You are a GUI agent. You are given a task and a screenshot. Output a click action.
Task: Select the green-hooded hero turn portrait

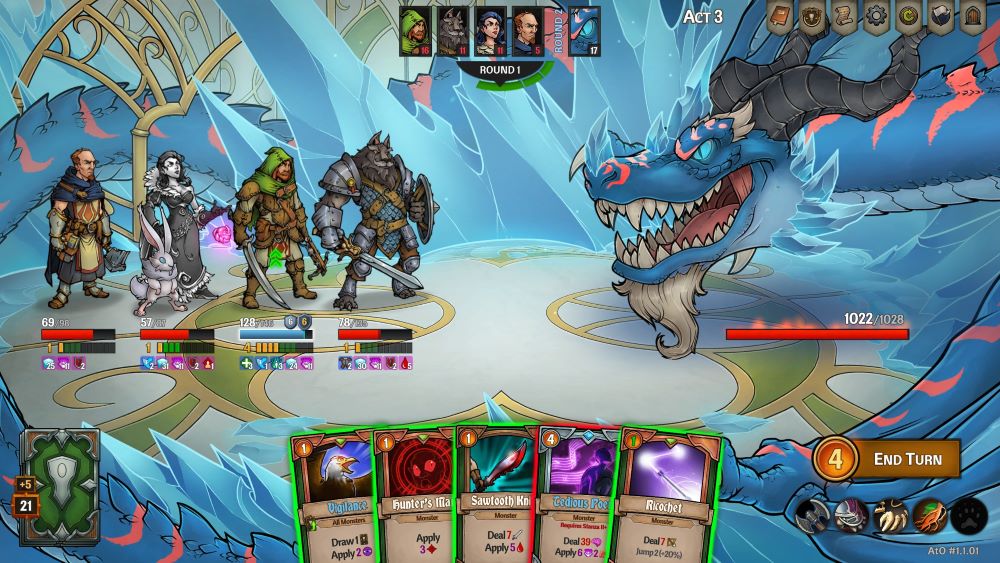coord(415,31)
